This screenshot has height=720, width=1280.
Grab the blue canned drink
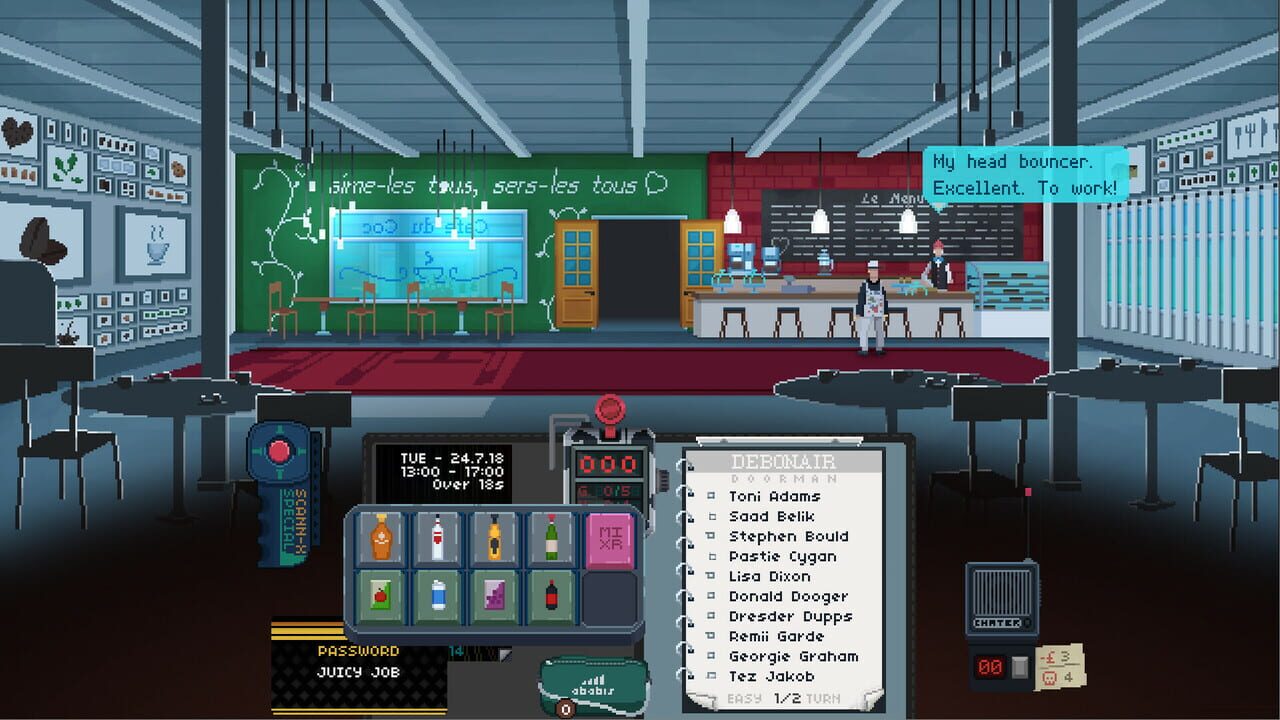tap(437, 594)
